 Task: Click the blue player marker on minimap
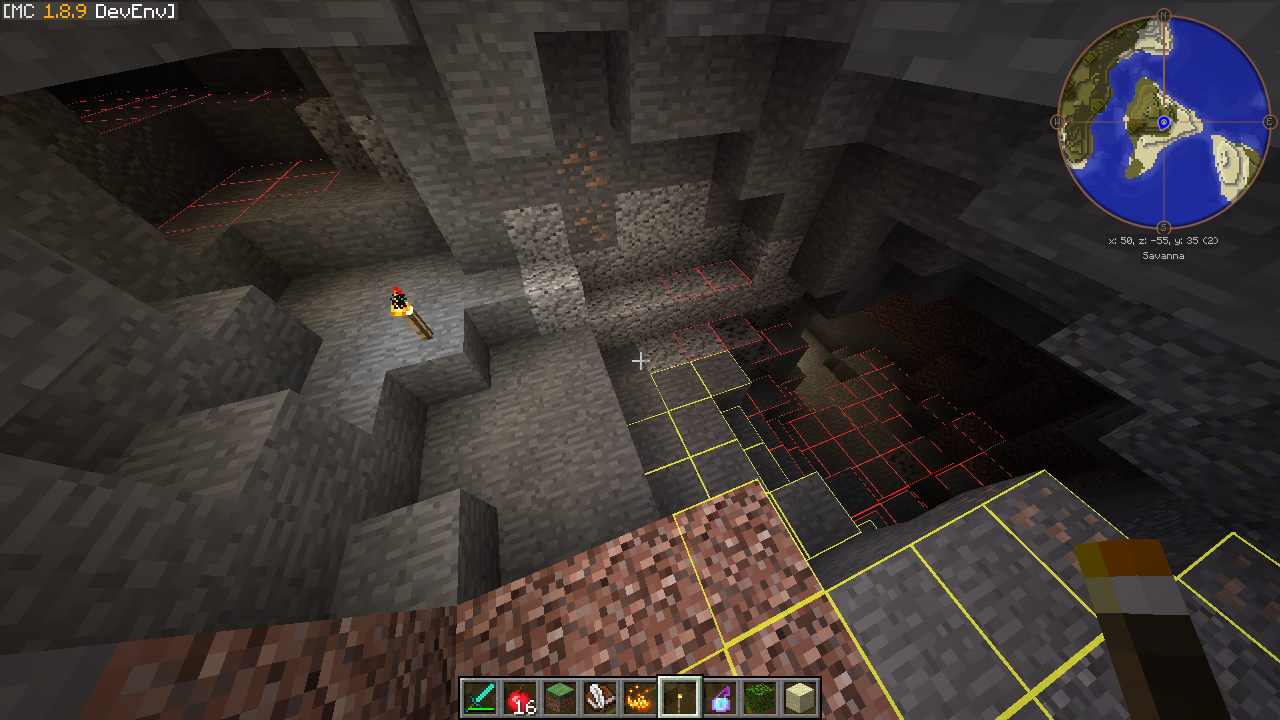coord(1164,122)
